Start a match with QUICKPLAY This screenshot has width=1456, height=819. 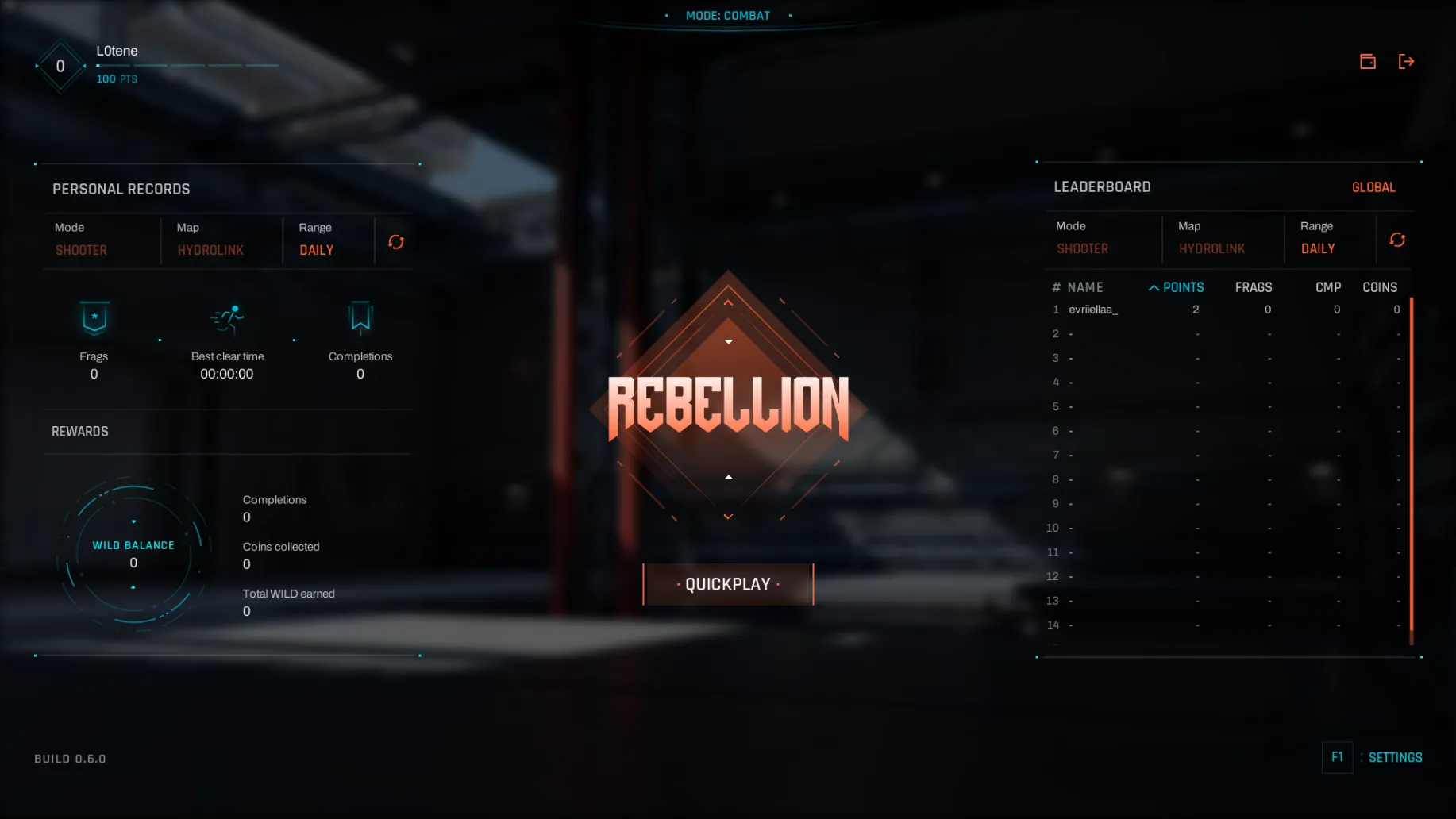[728, 584]
